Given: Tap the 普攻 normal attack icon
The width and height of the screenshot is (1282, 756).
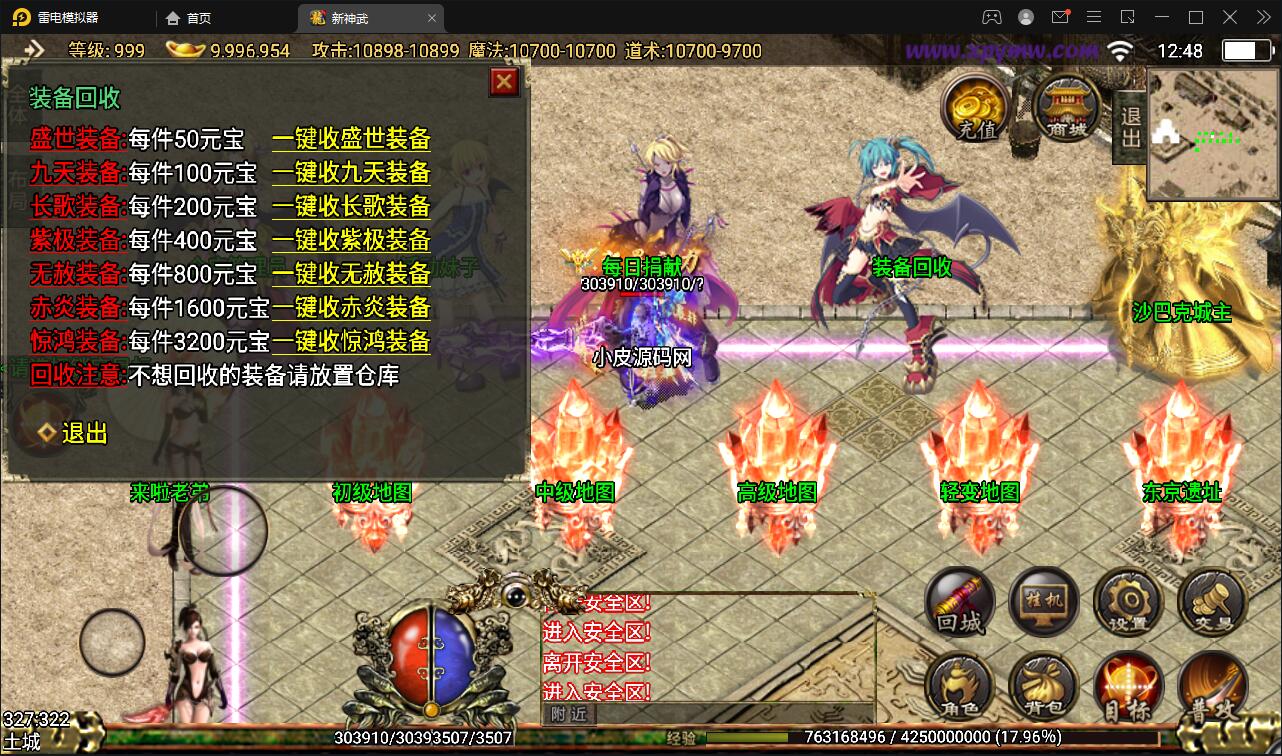Looking at the screenshot, I should tap(1210, 686).
